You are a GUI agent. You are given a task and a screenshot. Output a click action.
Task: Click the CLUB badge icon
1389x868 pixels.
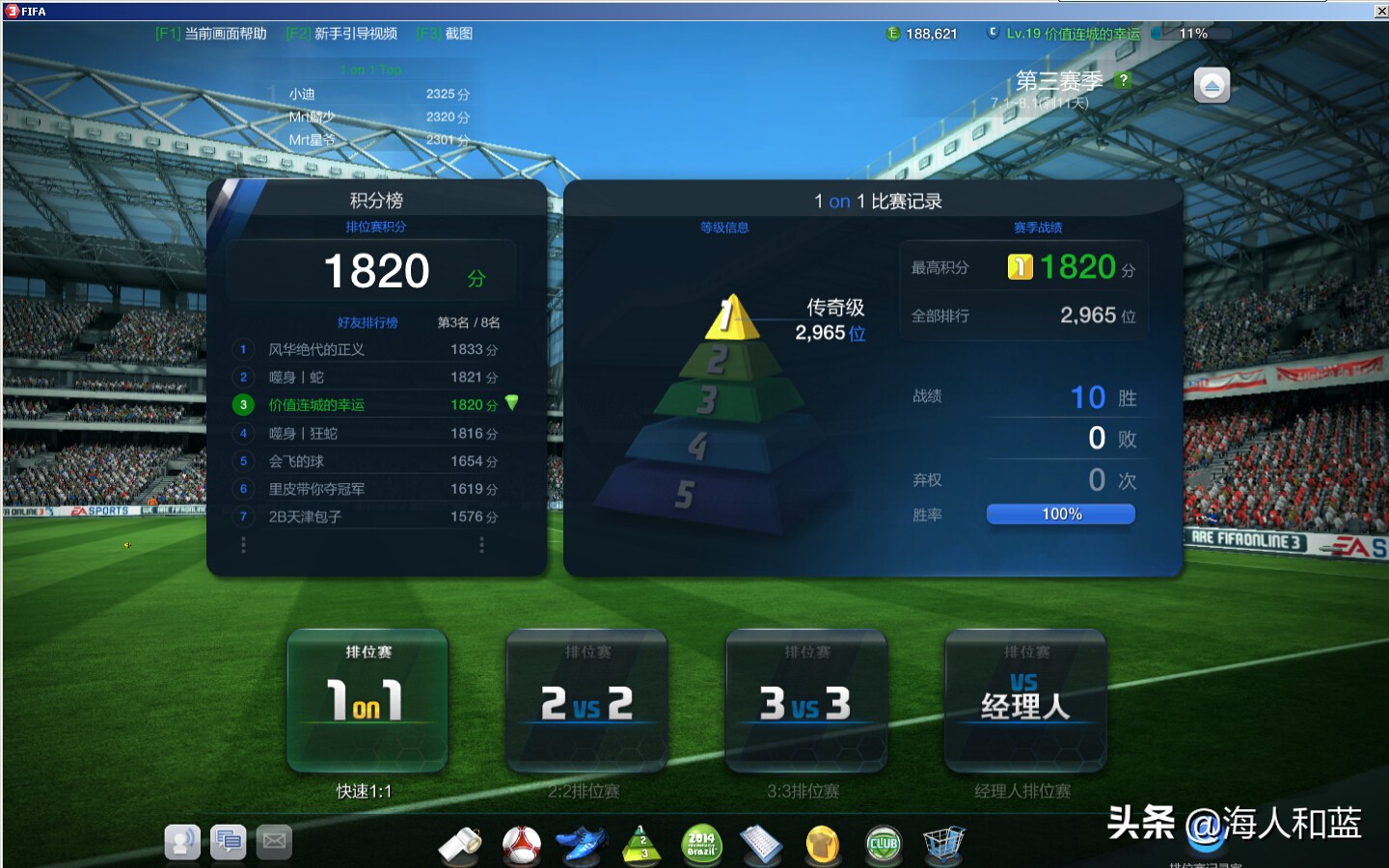pyautogui.click(x=883, y=844)
